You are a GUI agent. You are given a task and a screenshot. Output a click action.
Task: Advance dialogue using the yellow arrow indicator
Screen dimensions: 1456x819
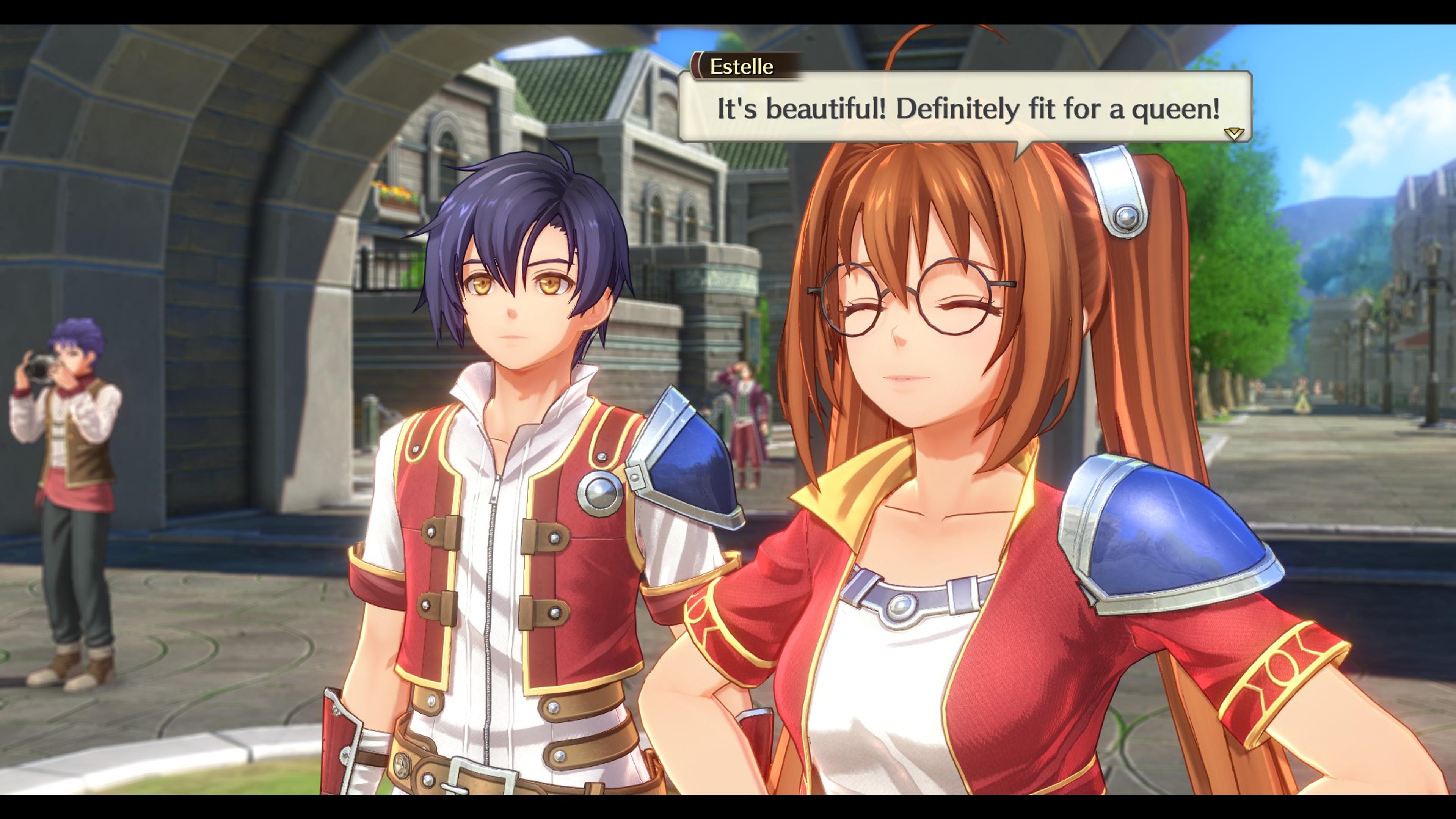[1233, 133]
